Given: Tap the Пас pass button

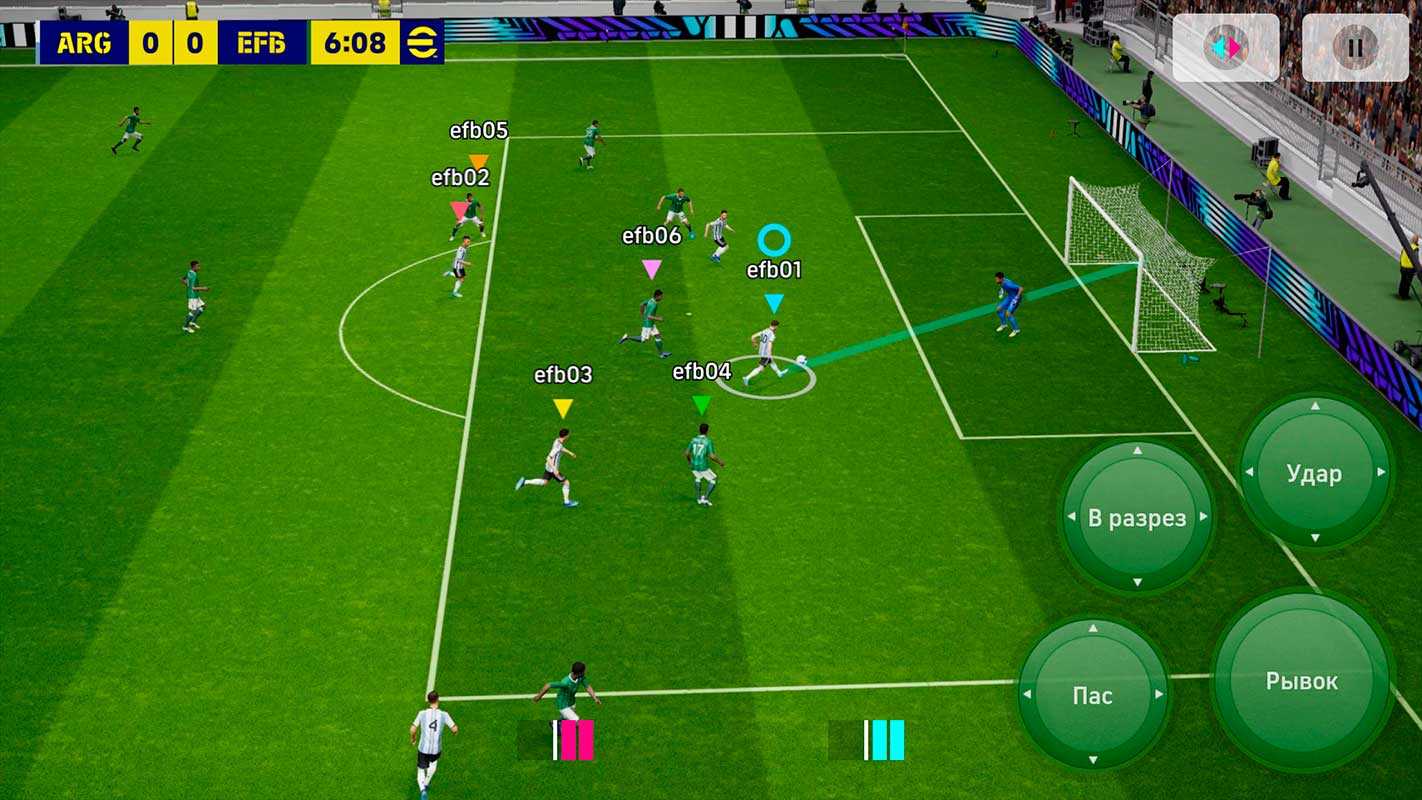Looking at the screenshot, I should (1092, 695).
